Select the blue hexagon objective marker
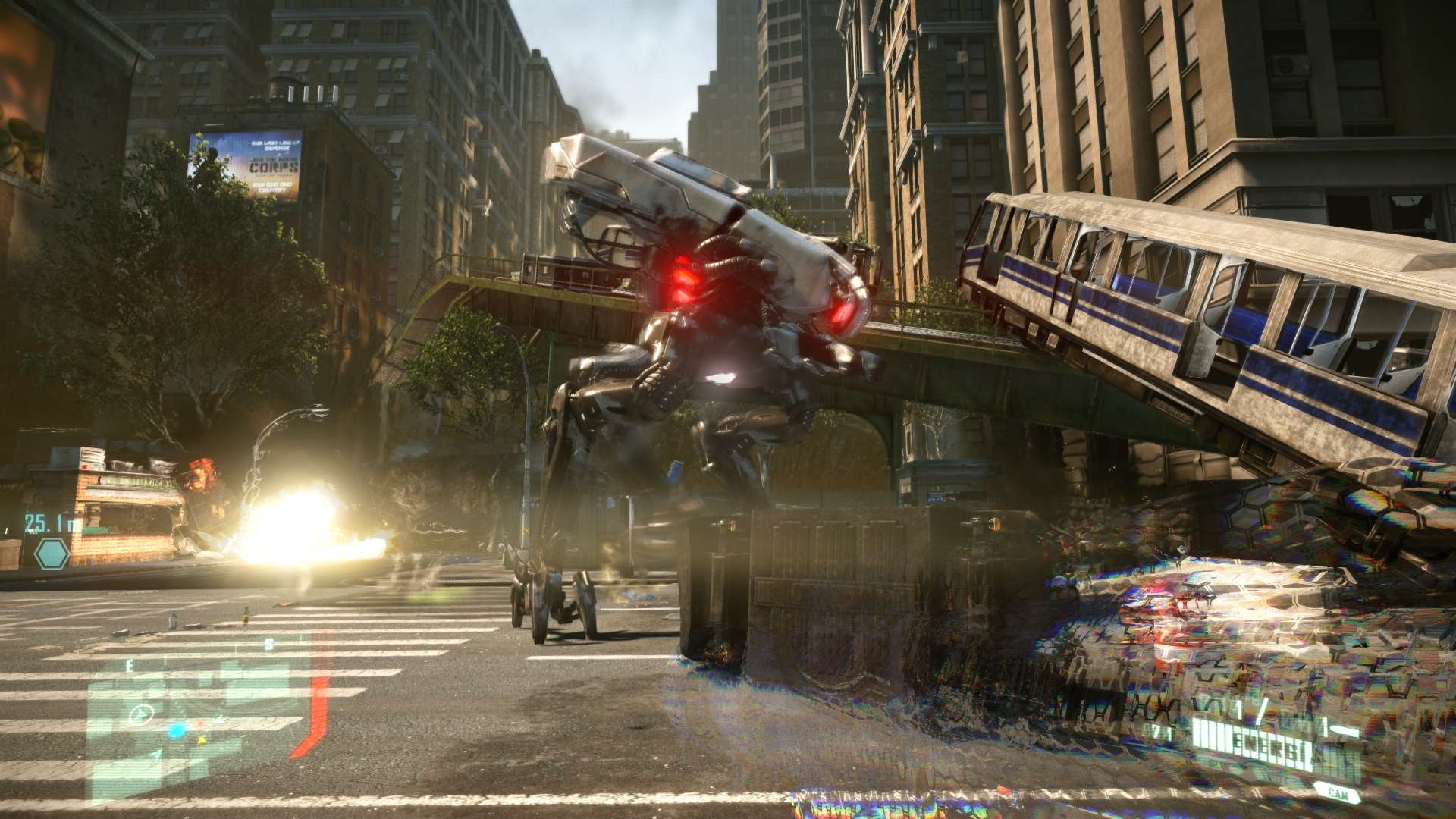Image resolution: width=1456 pixels, height=819 pixels. click(x=52, y=553)
